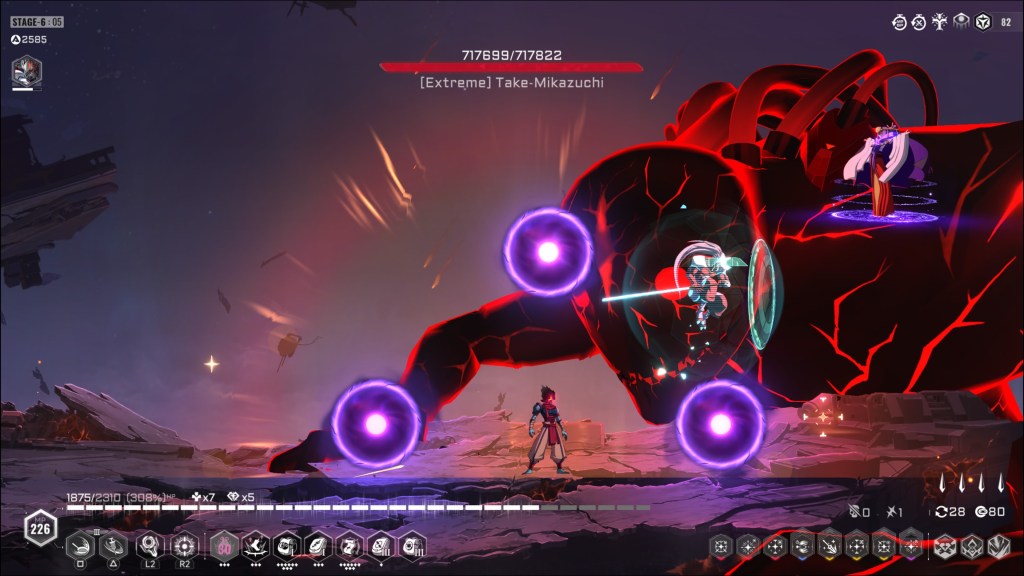Click the last emblem in the bottom-right row
This screenshot has width=1024, height=576.
[x=998, y=546]
